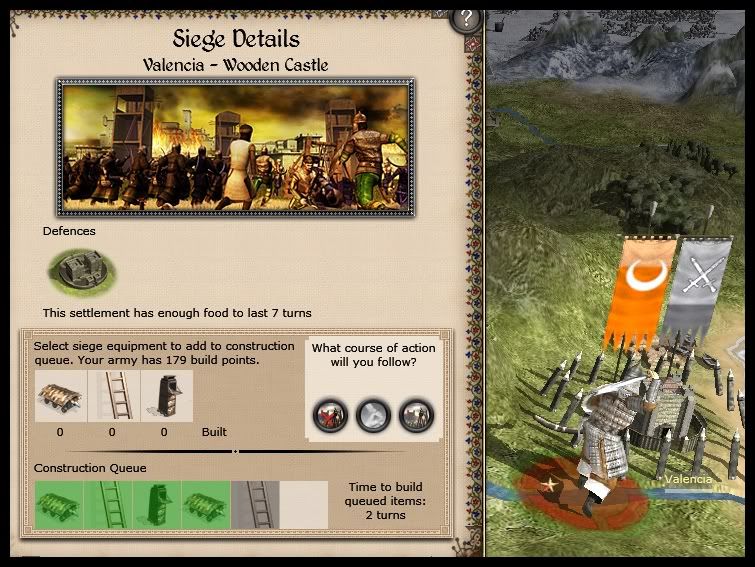
Task: Inspect the Defences wooden castle icon
Action: 81,269
